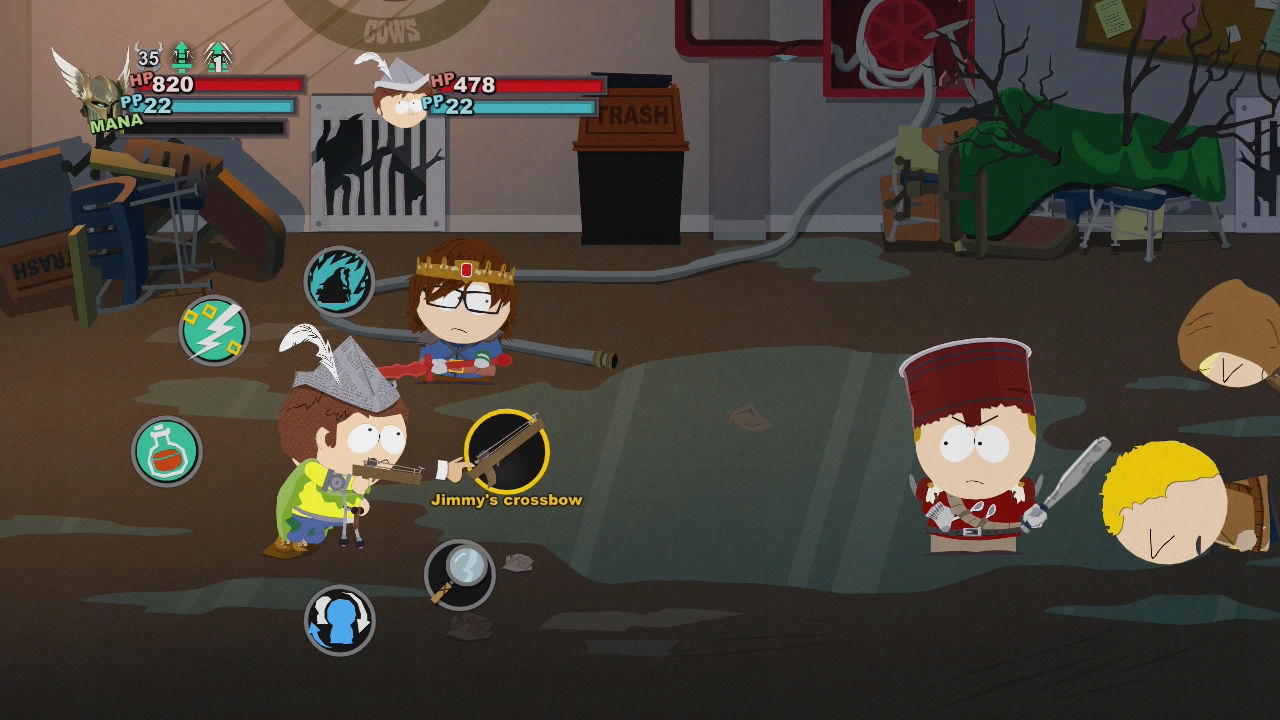The image size is (1280, 720).
Task: Select the dark swirl attack ability
Action: click(339, 282)
